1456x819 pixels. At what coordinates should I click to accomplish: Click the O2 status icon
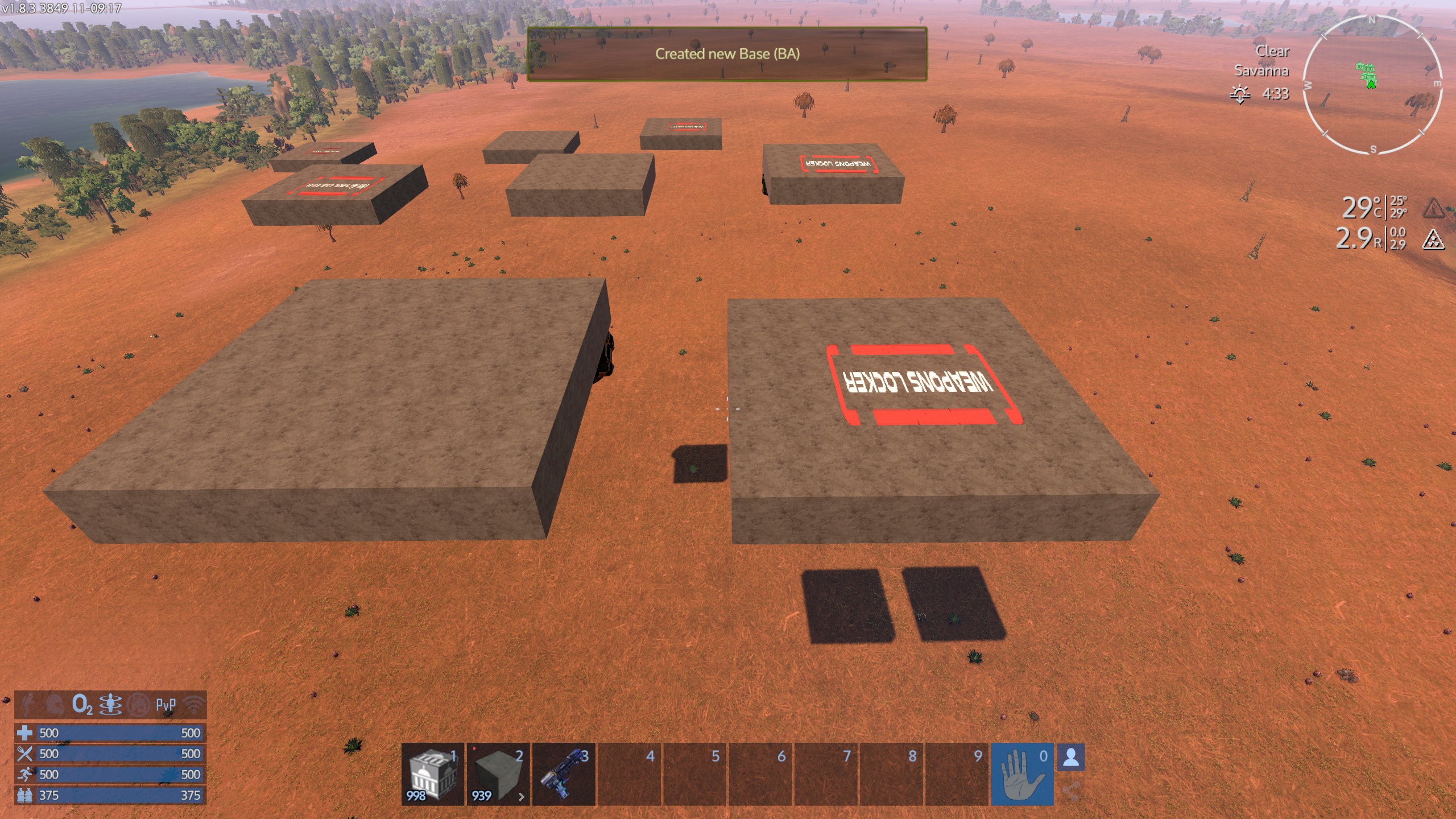point(82,705)
